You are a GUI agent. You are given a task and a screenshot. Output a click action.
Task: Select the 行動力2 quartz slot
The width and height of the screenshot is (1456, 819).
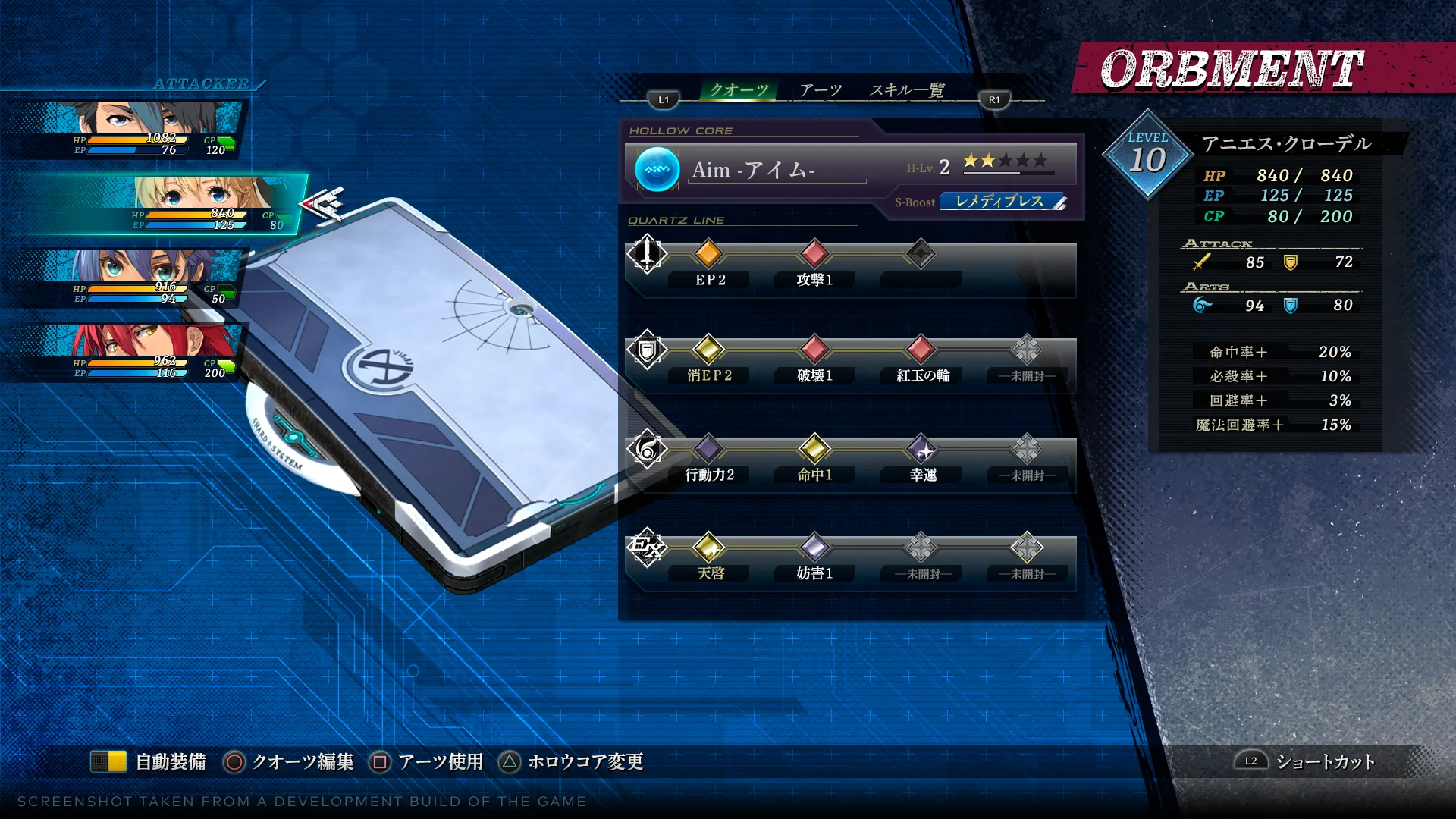pos(708,449)
